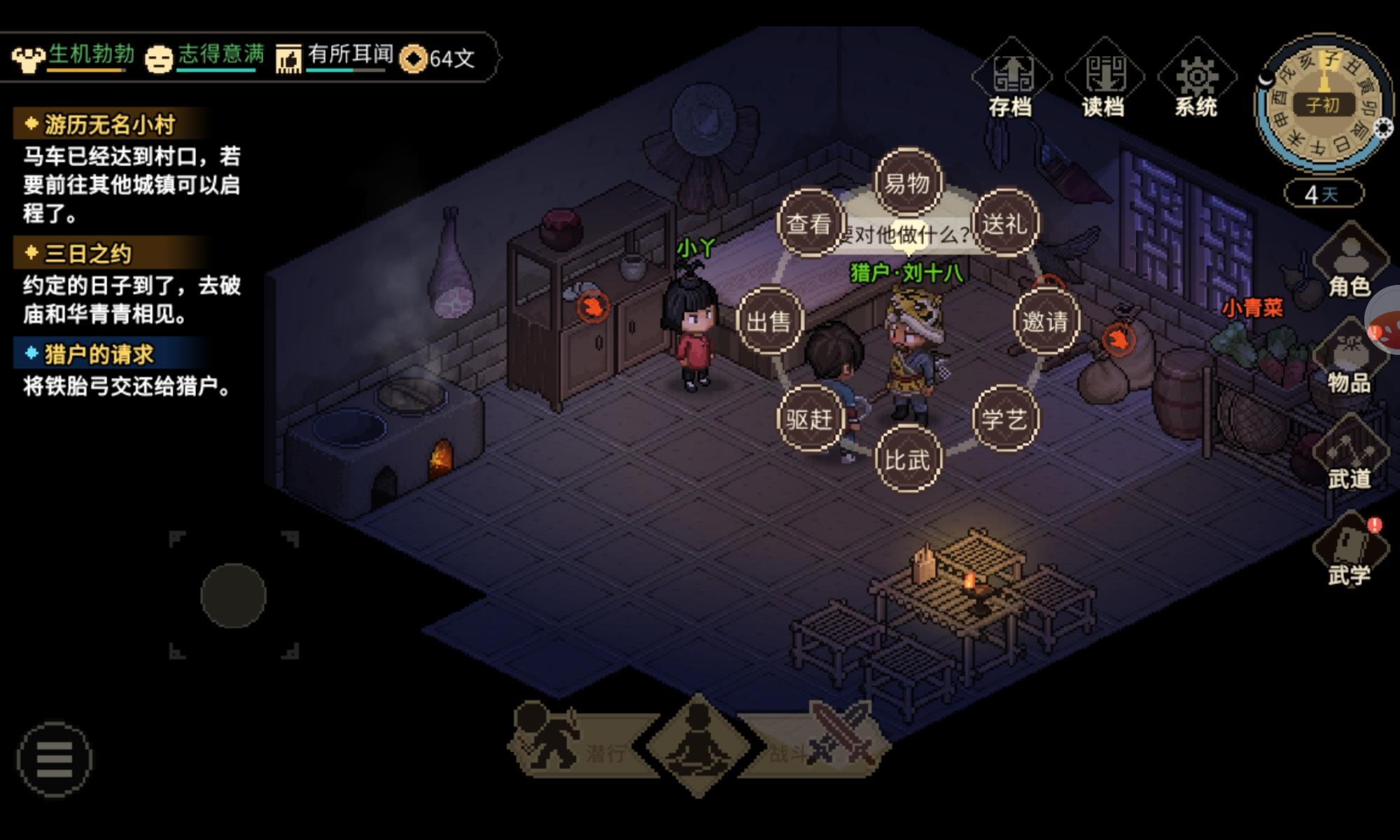This screenshot has width=1400, height=840.
Task: Select 学艺 learn skill option
Action: (1005, 419)
